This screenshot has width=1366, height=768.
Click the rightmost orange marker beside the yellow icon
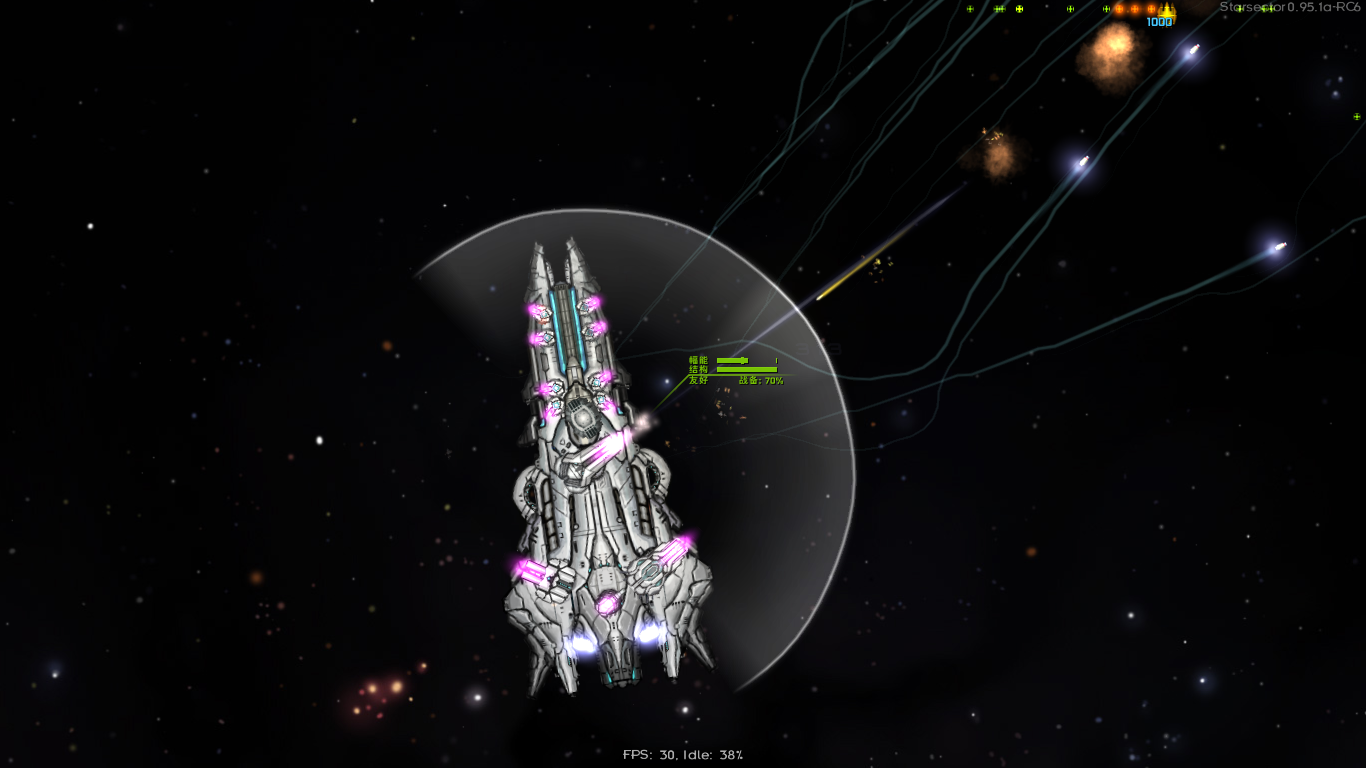(1151, 10)
